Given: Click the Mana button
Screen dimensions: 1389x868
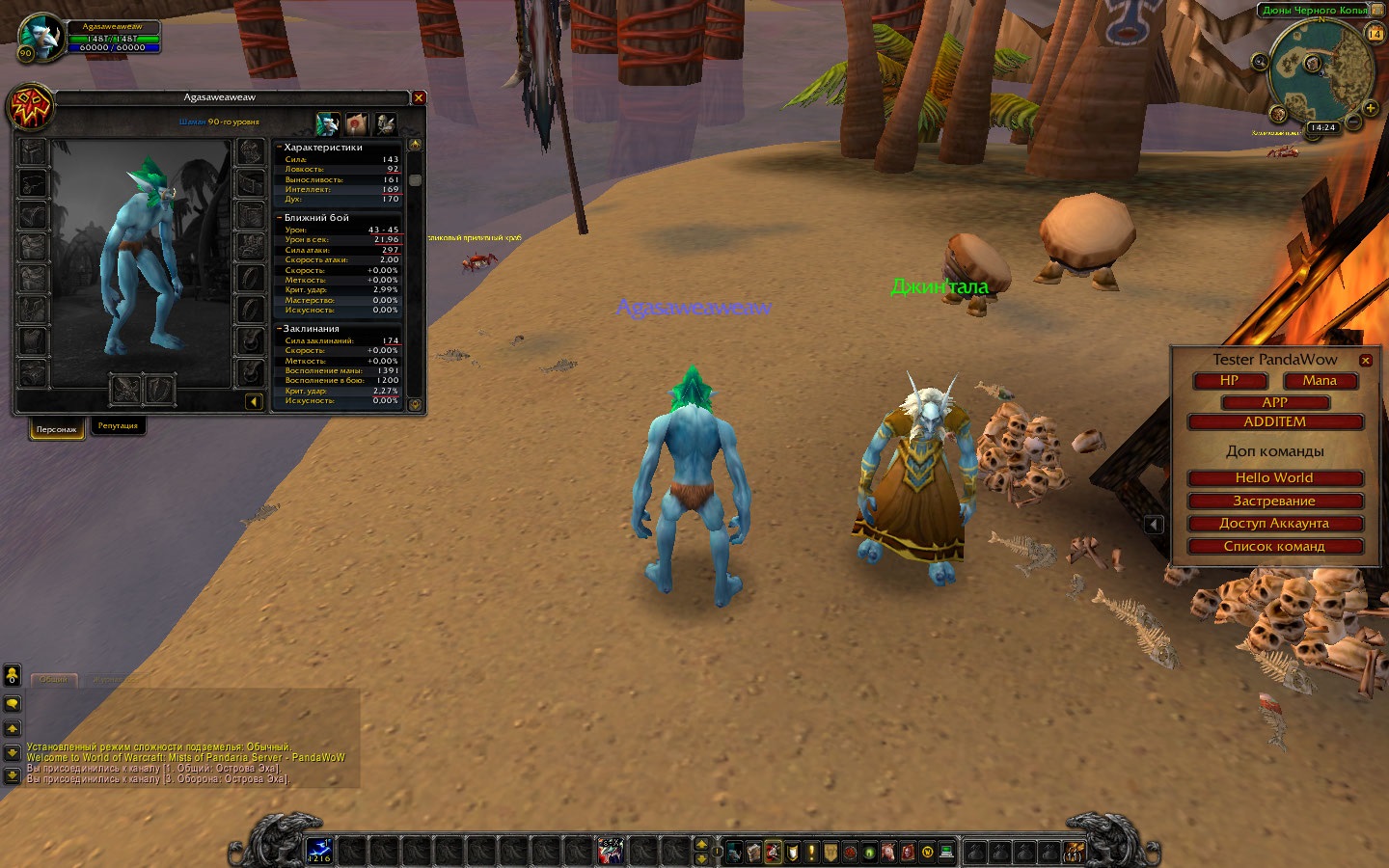Looking at the screenshot, I should 1320,381.
